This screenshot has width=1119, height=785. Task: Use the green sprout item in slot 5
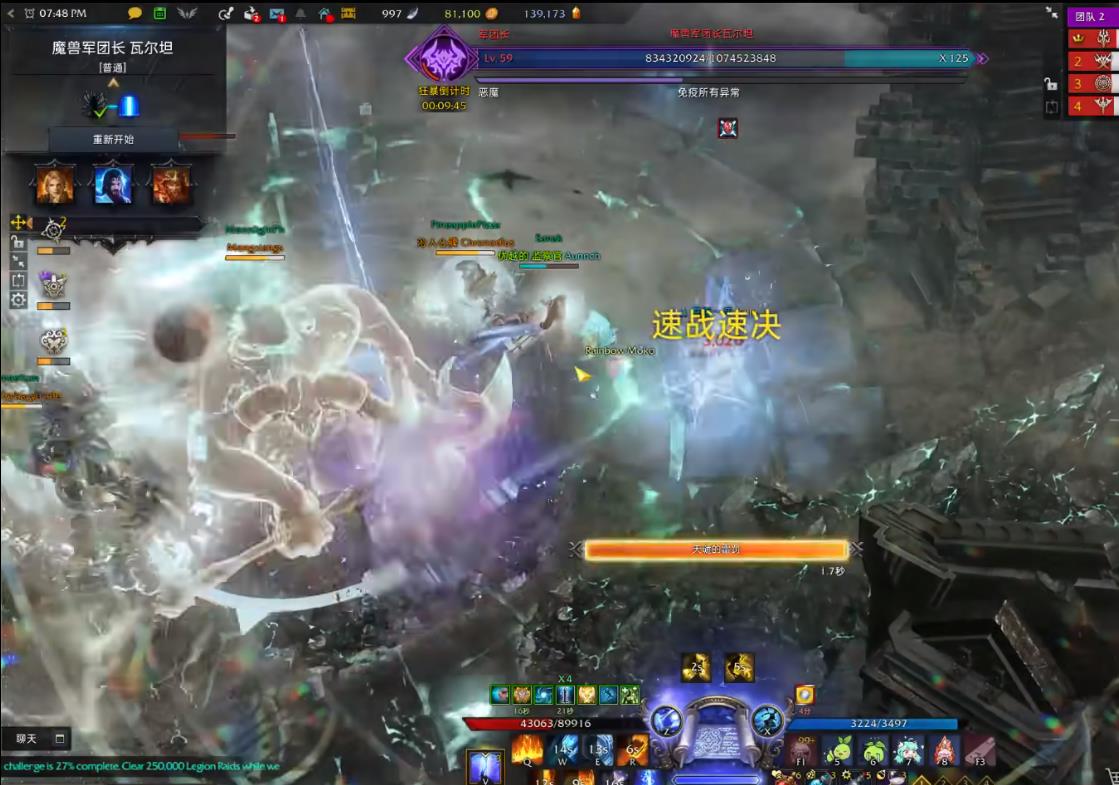pos(839,749)
